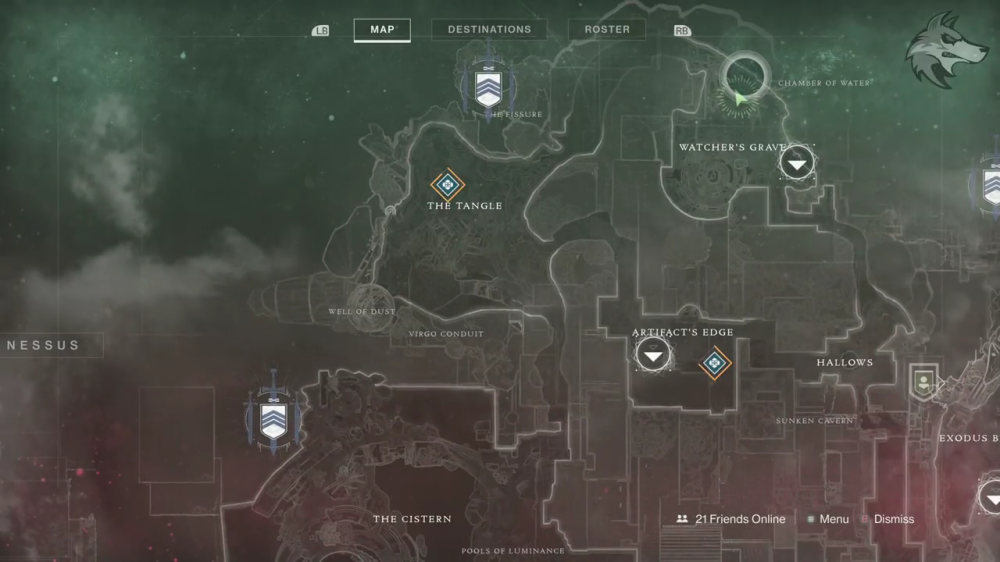Choose the Watcher's Grave landing zone marker
This screenshot has height=562, width=1000.
tap(797, 161)
